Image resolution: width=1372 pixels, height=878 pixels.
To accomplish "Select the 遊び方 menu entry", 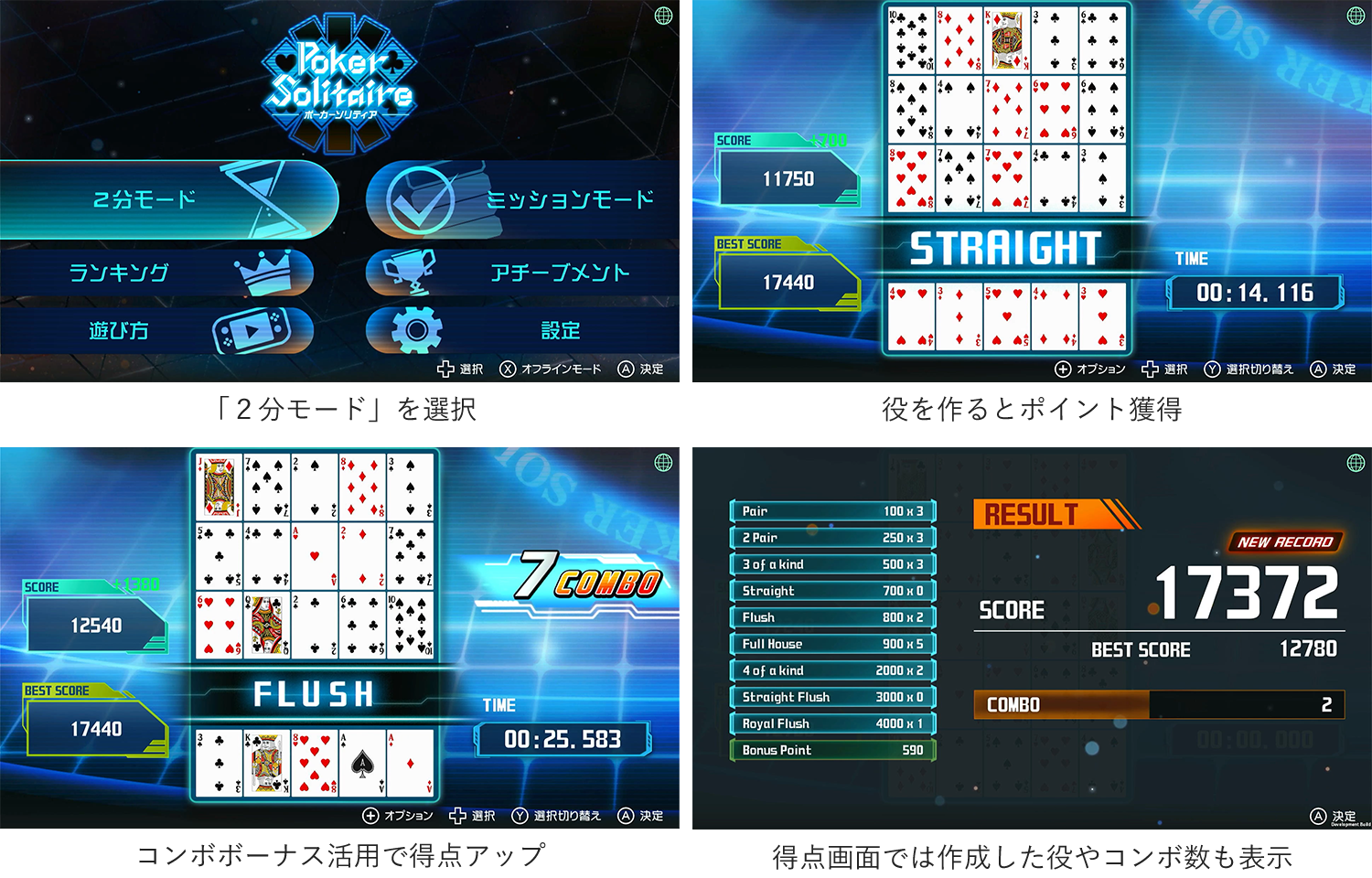I will pos(119,330).
